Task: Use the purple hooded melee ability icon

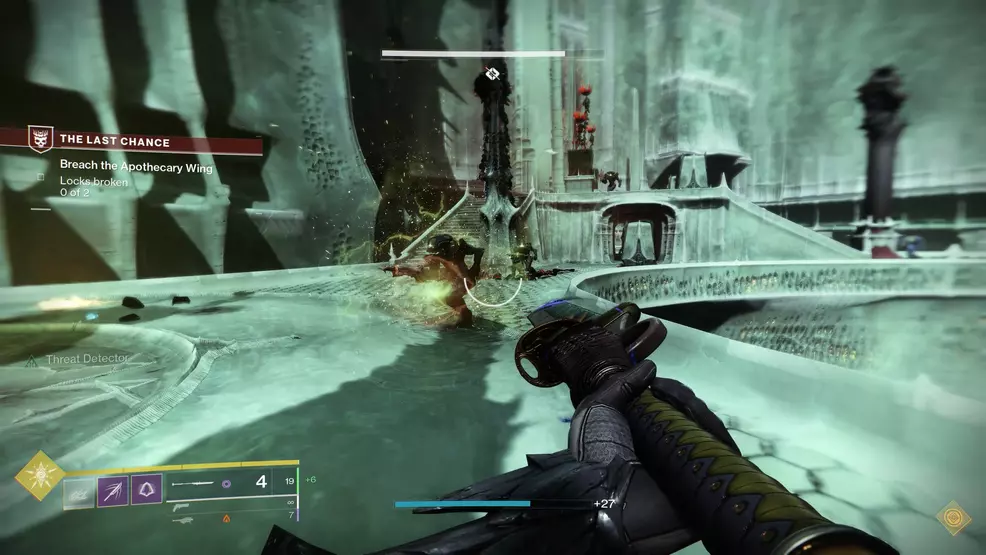Action: (146, 490)
